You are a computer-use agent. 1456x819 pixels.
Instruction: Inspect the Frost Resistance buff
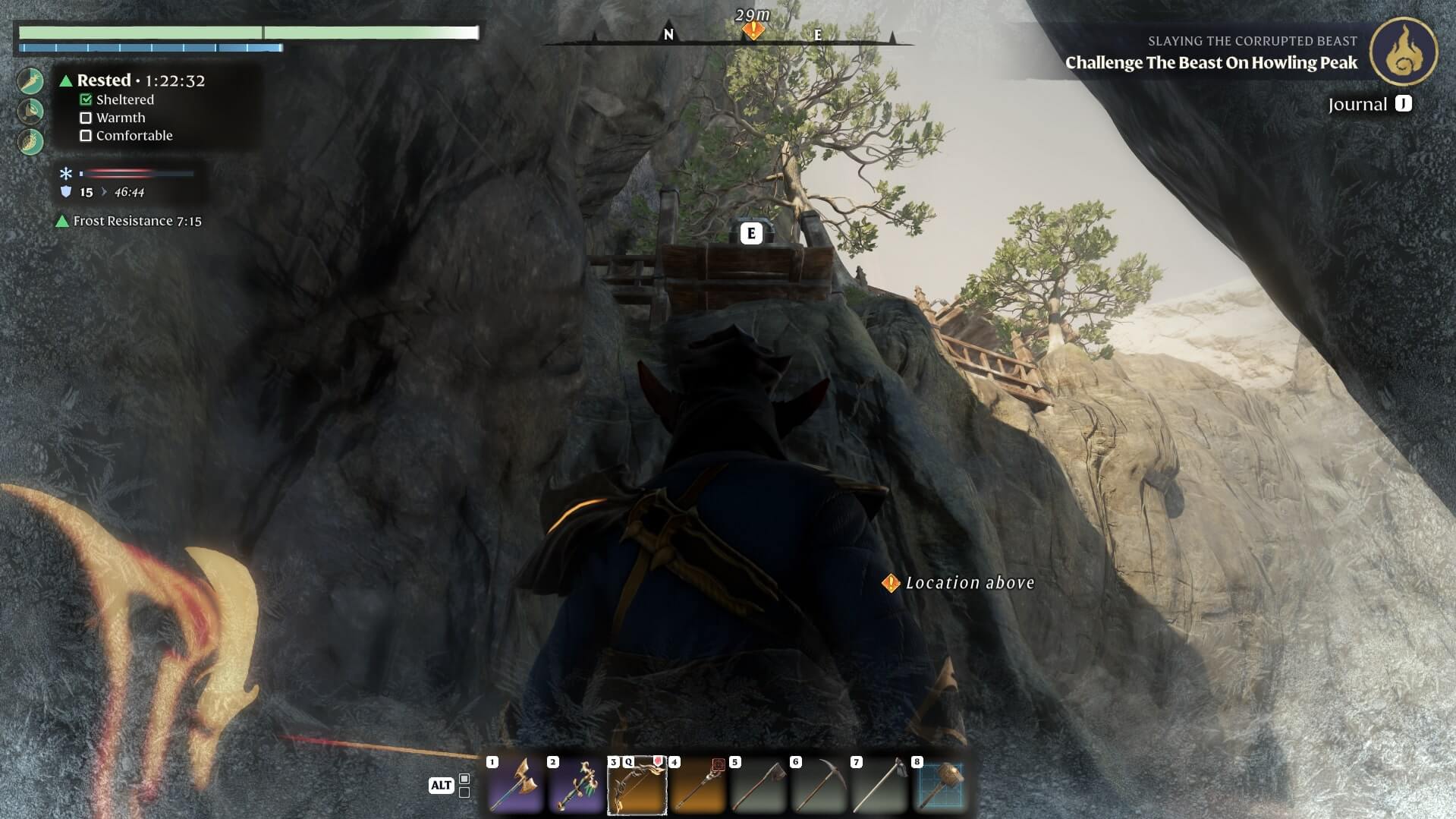coord(129,221)
